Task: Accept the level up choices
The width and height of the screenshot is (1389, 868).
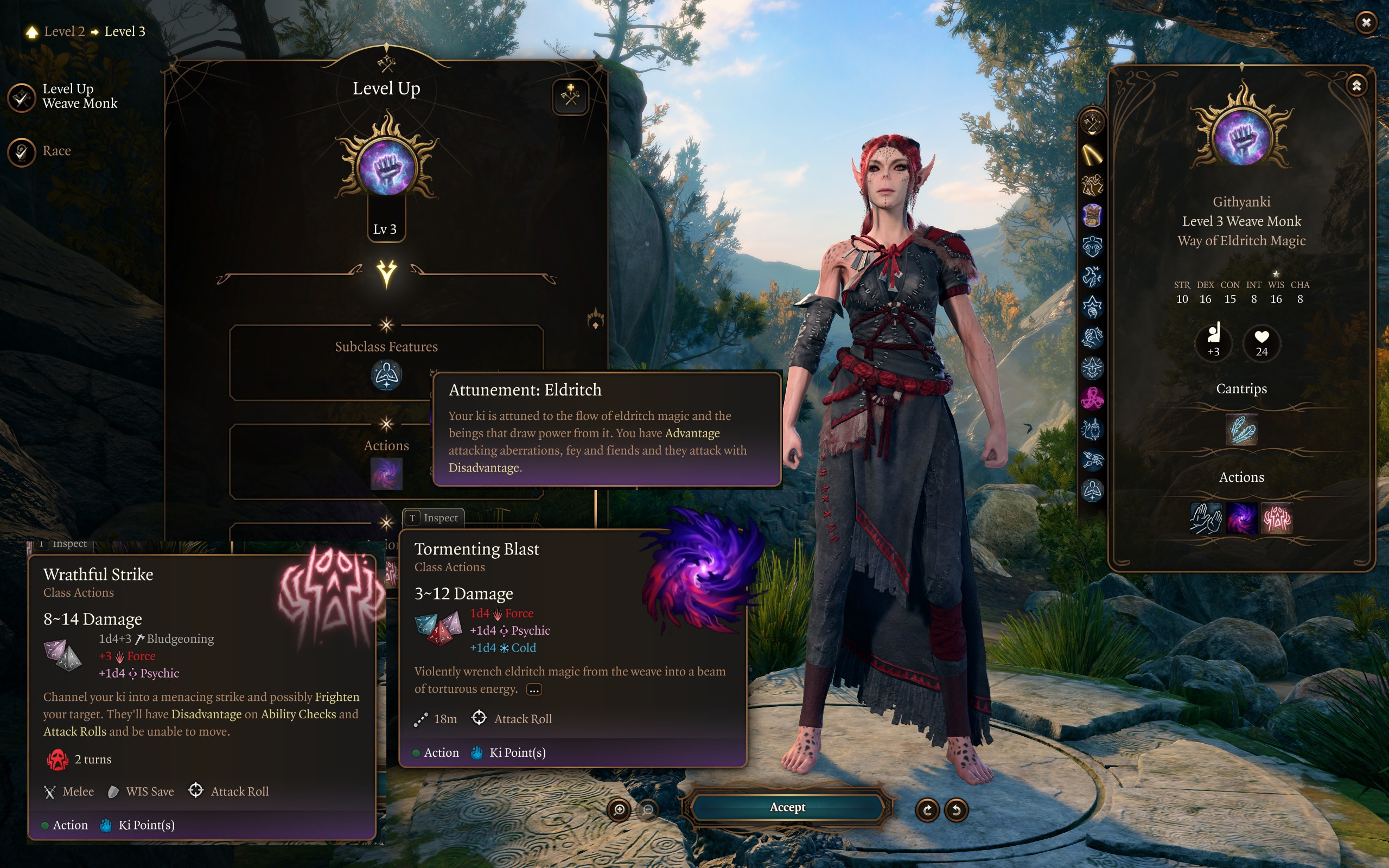Action: point(787,807)
